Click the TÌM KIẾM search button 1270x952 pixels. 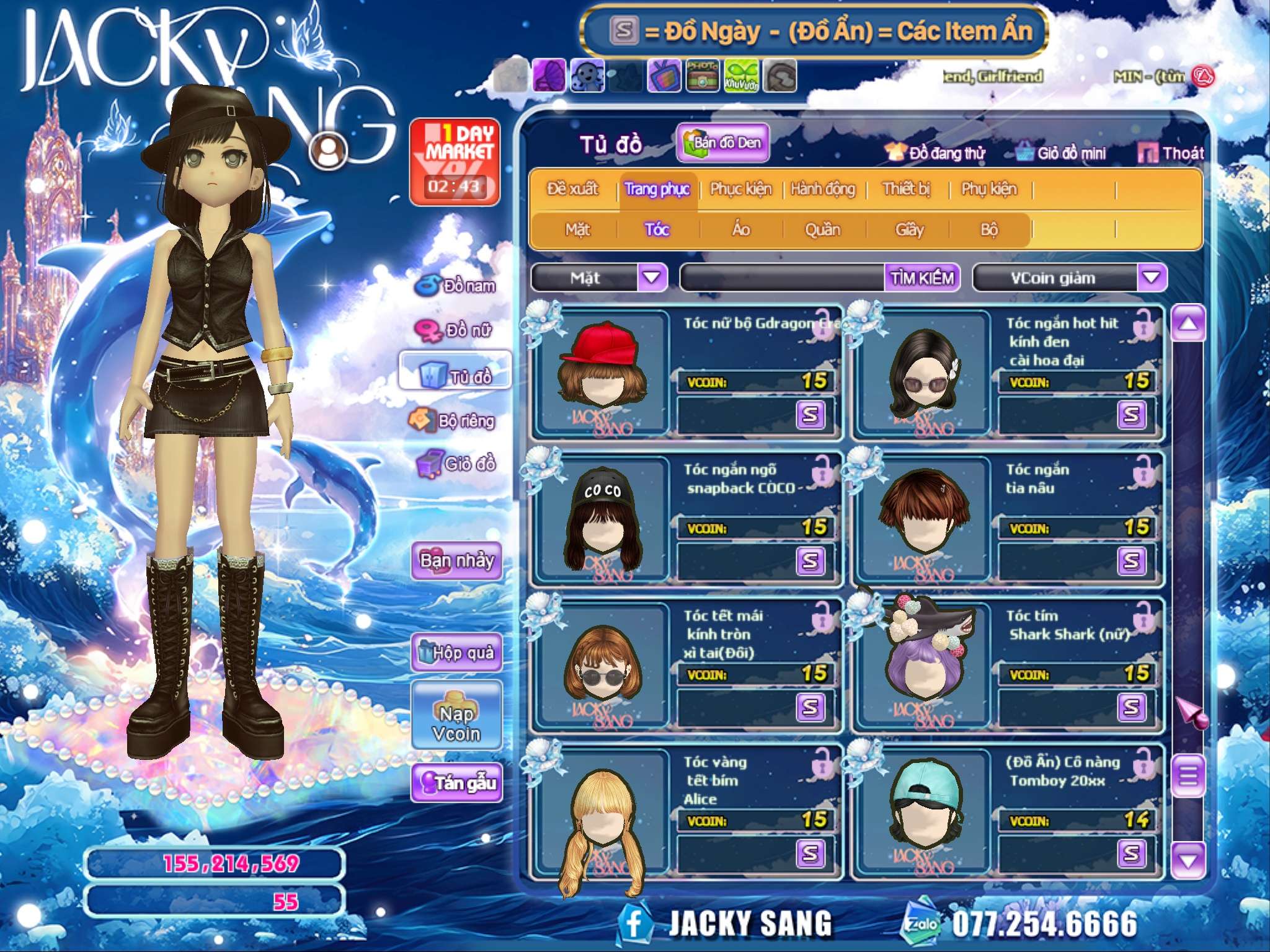[x=922, y=278]
